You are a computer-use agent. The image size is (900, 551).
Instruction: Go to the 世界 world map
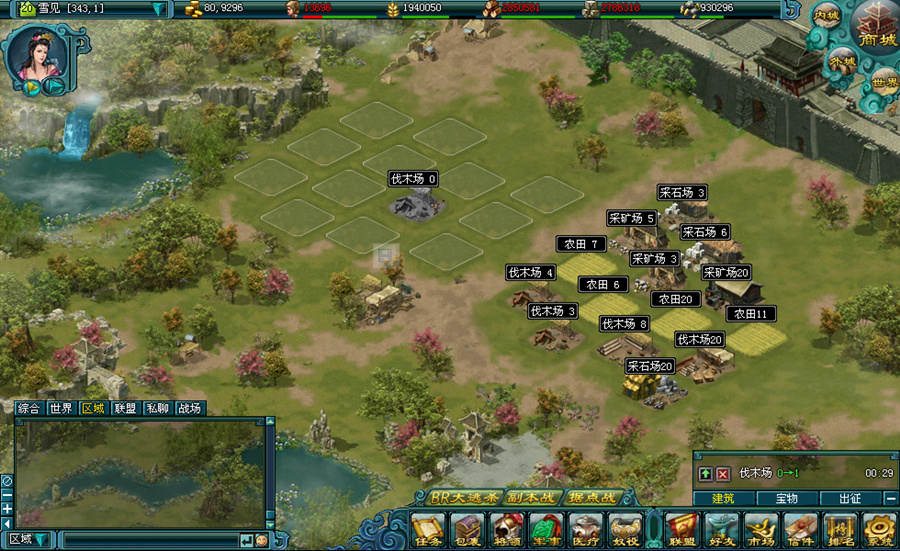pos(884,81)
